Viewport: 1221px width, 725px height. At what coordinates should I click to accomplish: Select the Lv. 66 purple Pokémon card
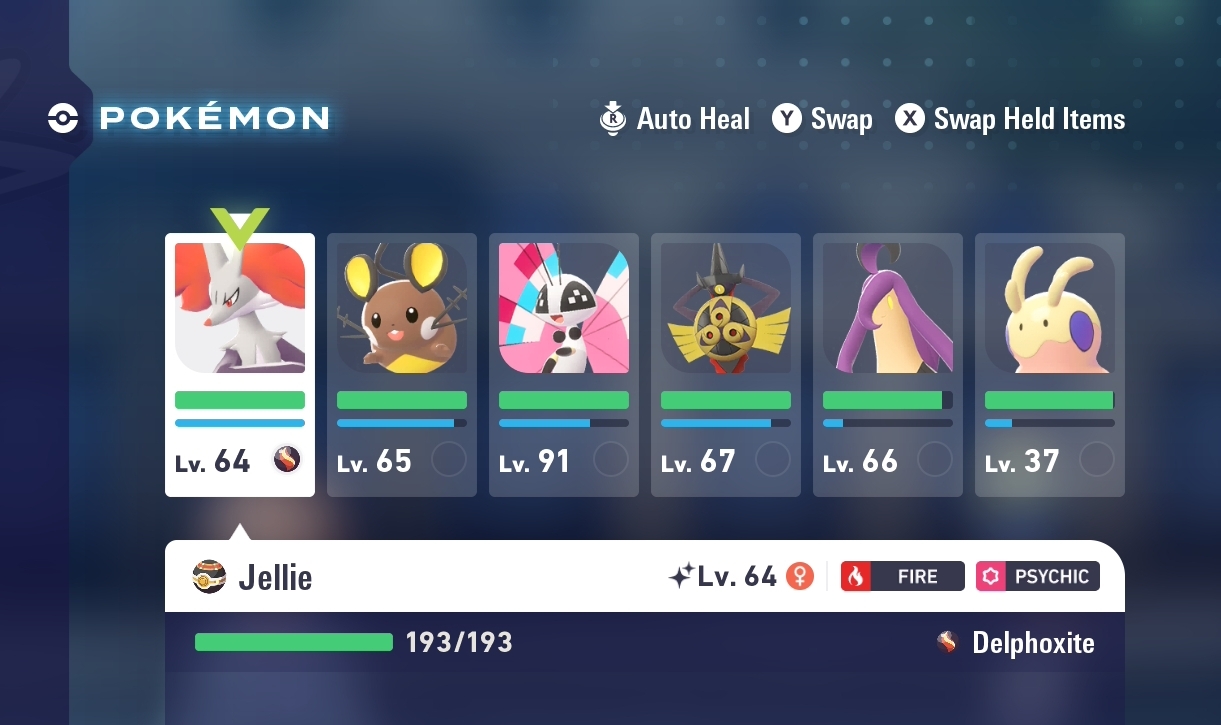(887, 364)
